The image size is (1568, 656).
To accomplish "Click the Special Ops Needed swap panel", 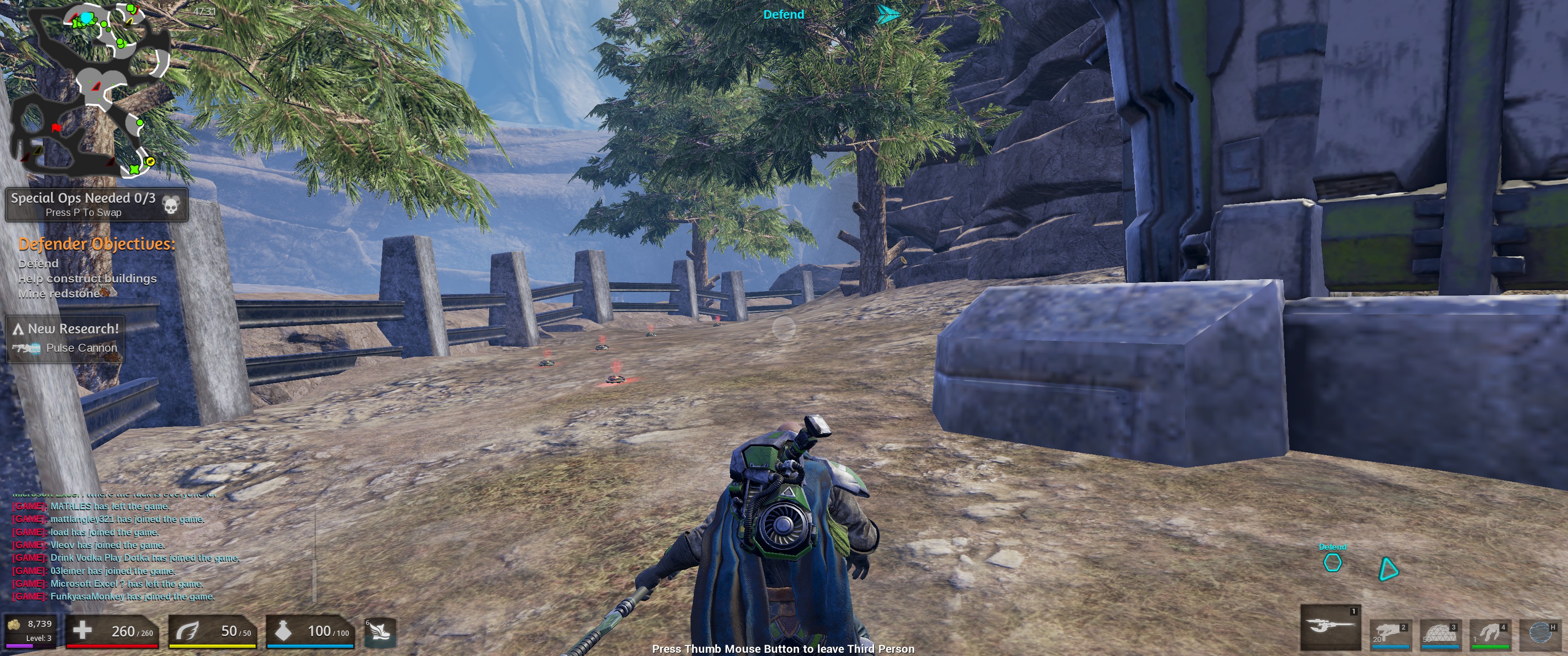I will point(96,205).
